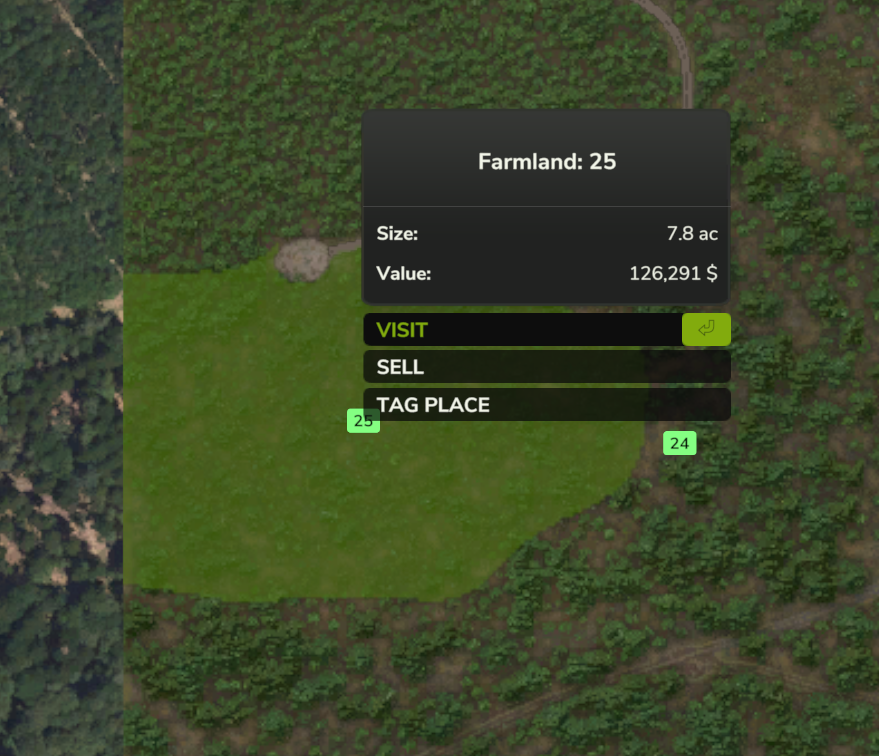
Task: Select farmland marker 24 on the map
Action: point(679,443)
